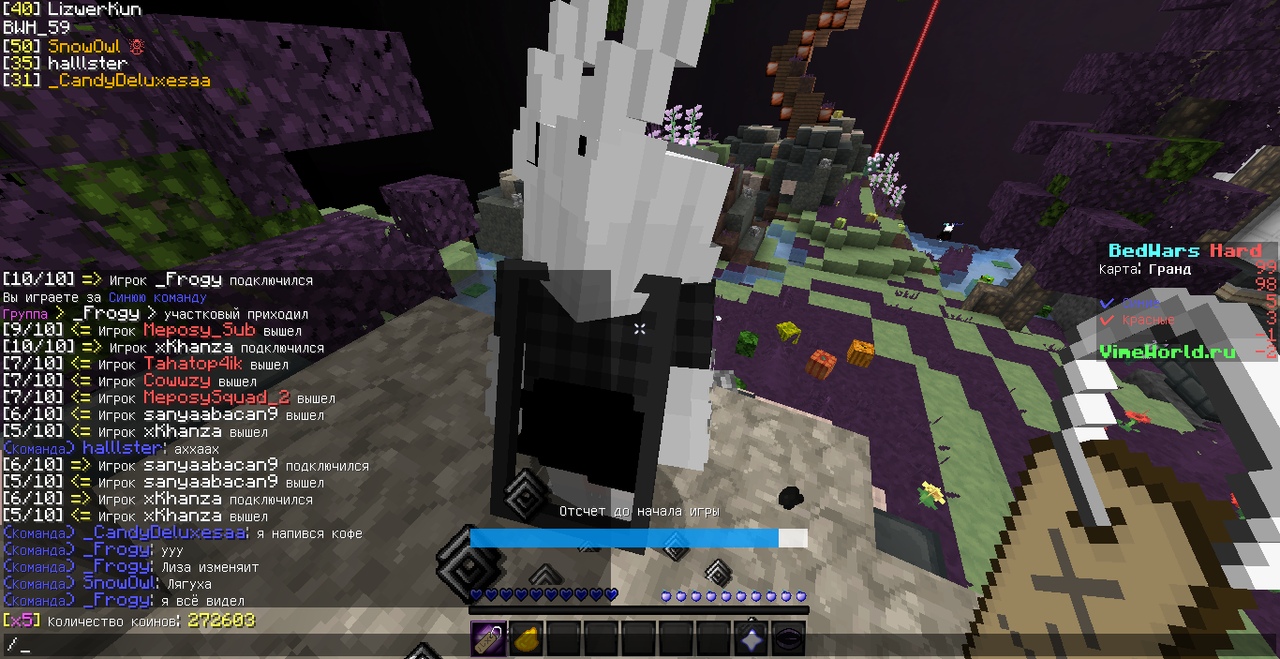
Task: Click Tahatop4ik's name in the leave message
Action: (x=194, y=365)
